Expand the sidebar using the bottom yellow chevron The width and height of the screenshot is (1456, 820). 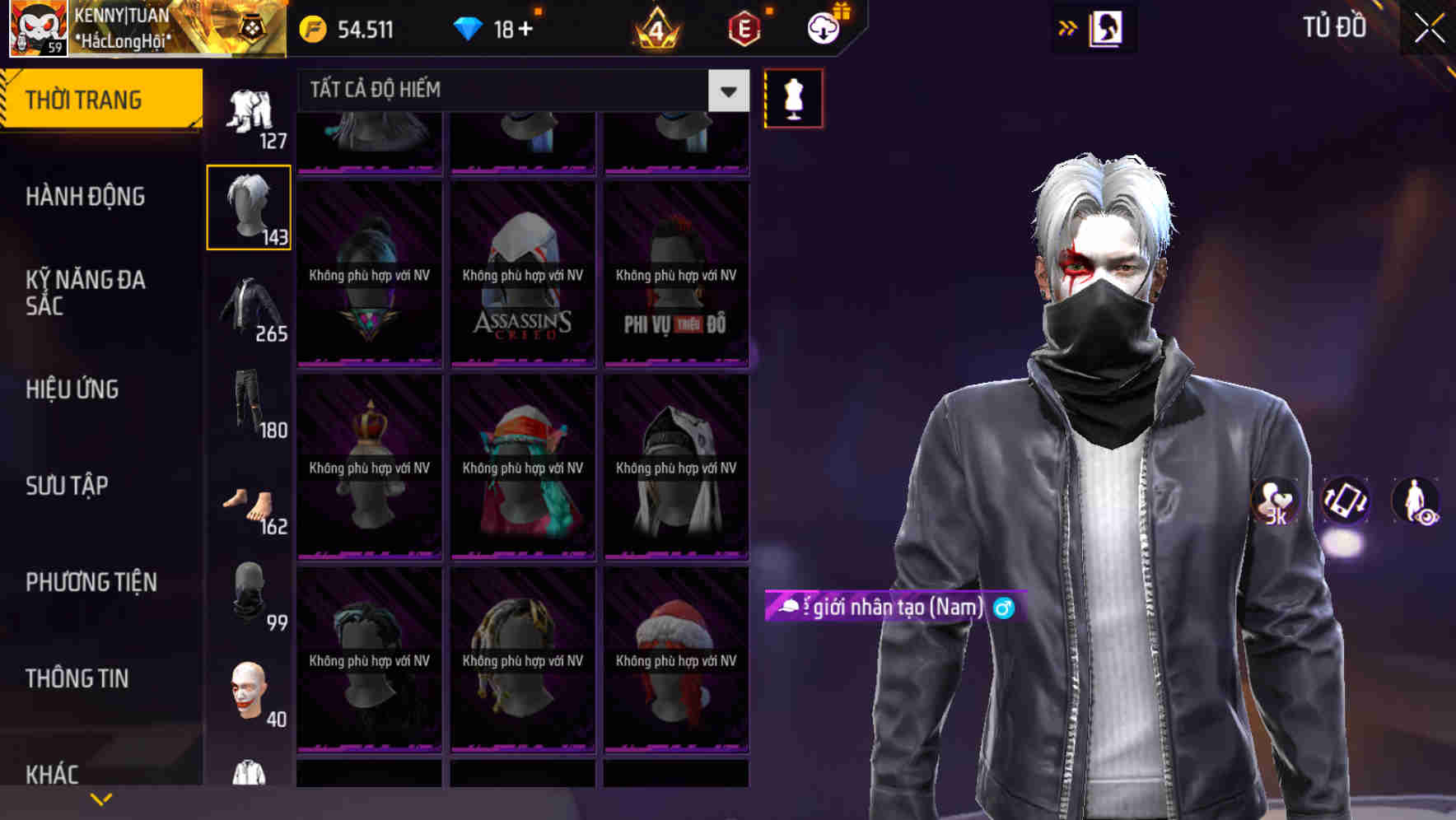100,799
